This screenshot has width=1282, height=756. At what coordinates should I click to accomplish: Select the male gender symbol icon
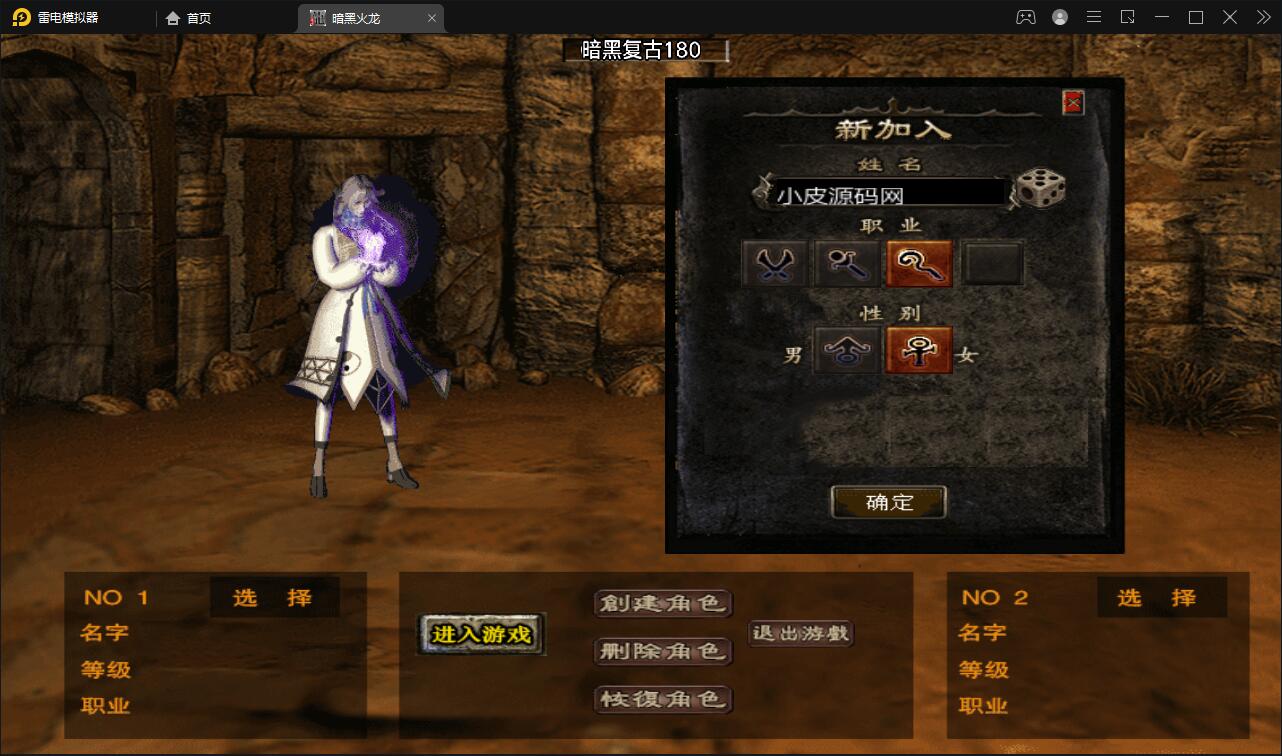(x=846, y=351)
